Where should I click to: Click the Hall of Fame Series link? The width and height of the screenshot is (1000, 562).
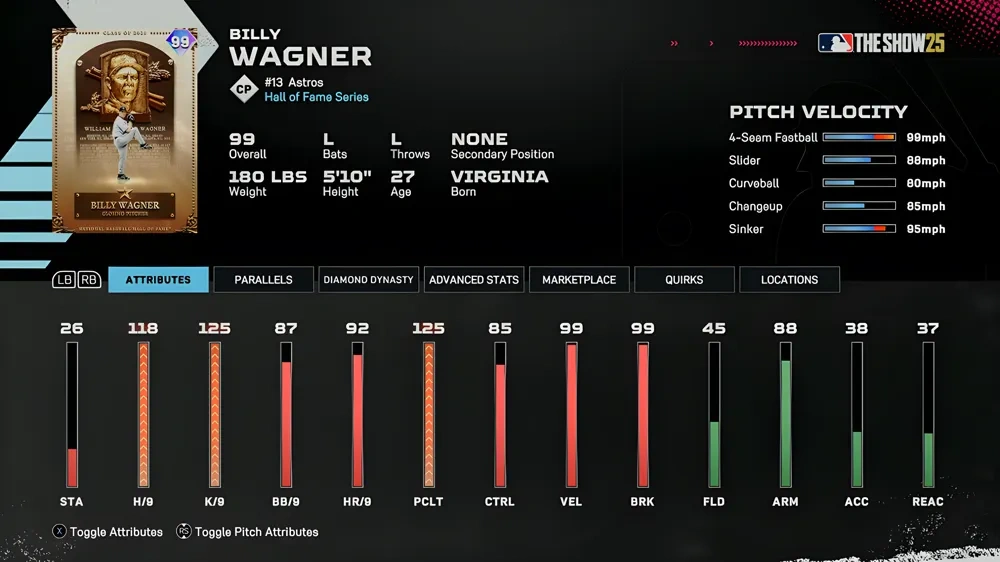point(316,97)
